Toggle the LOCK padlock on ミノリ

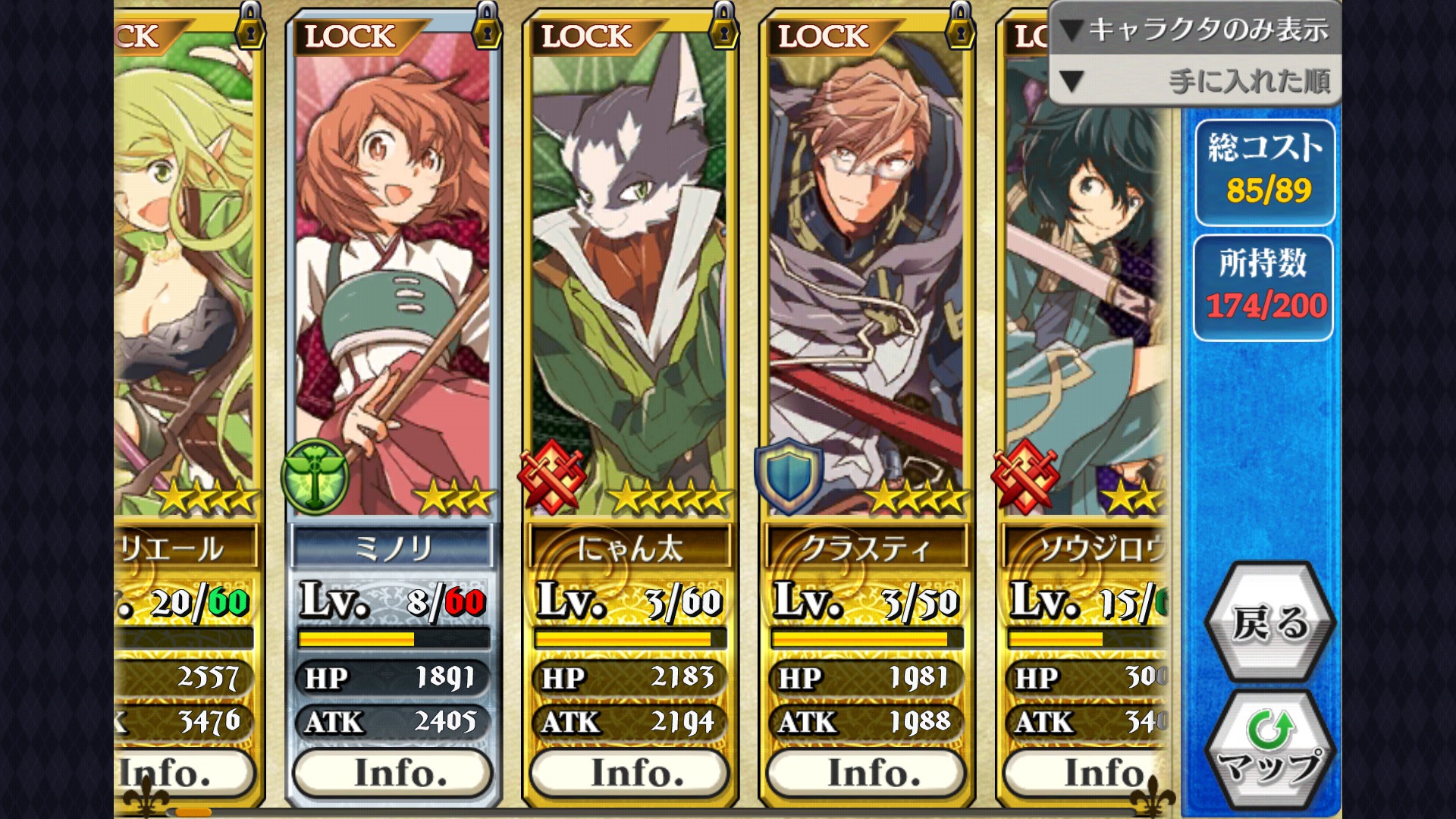(x=487, y=27)
